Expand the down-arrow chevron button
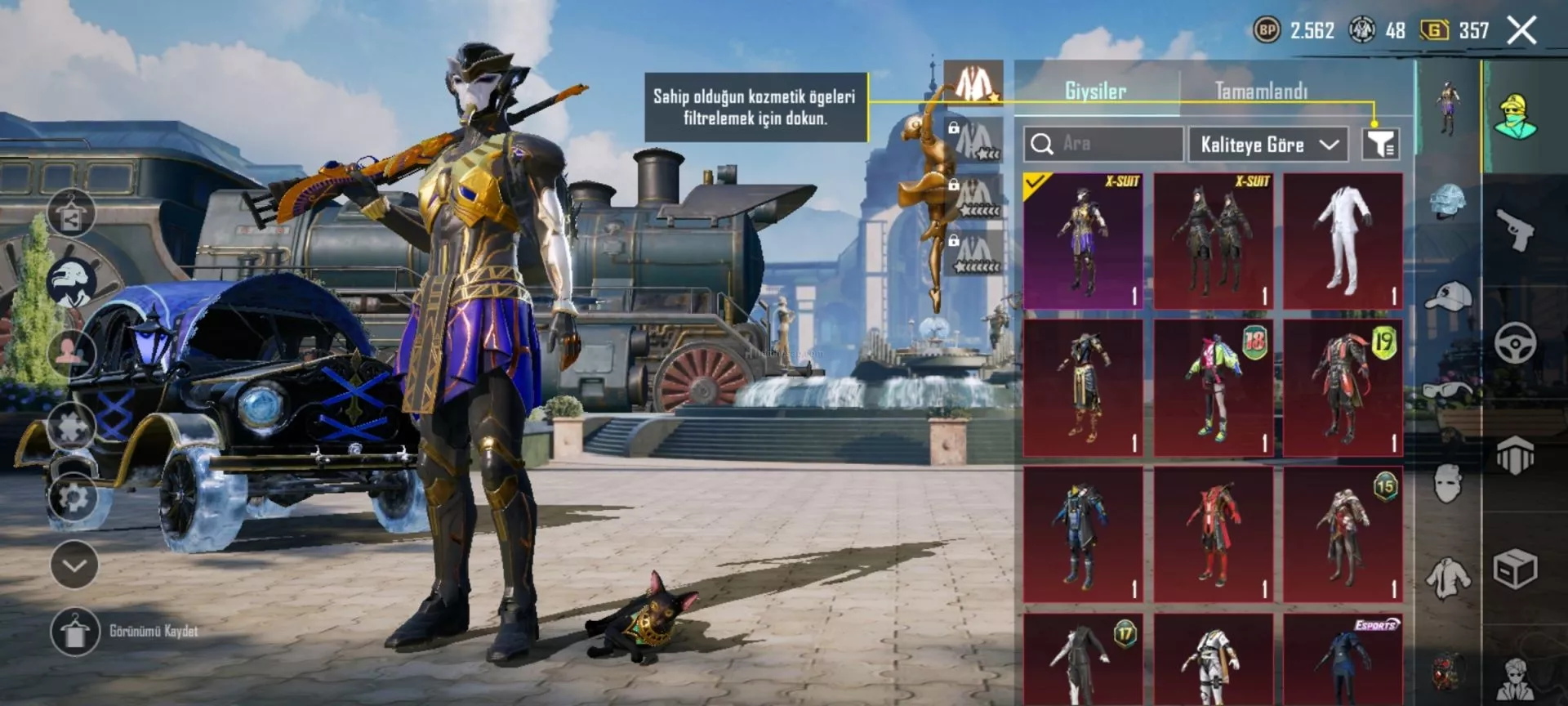1568x706 pixels. coord(74,565)
